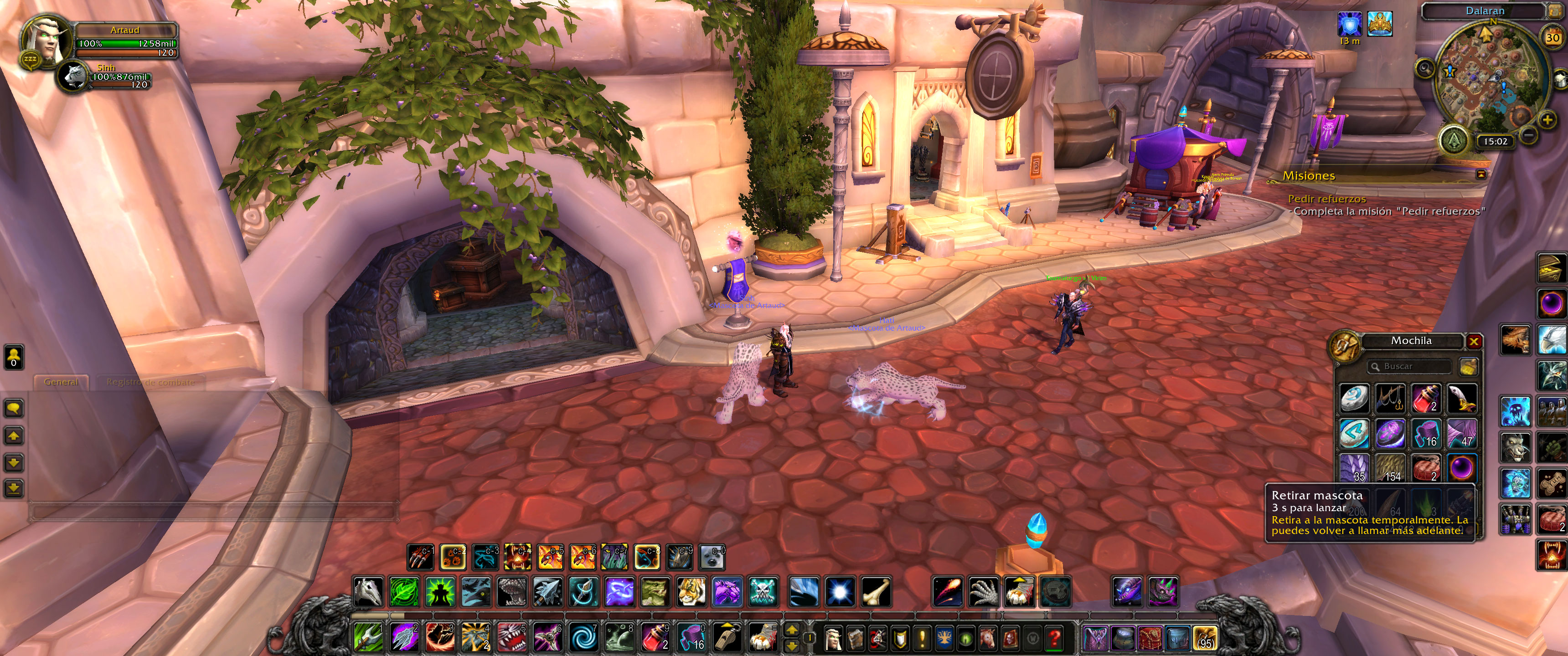This screenshot has height=656, width=1568.
Task: Use the hearthstone in the Mochila bag
Action: coord(1354,399)
